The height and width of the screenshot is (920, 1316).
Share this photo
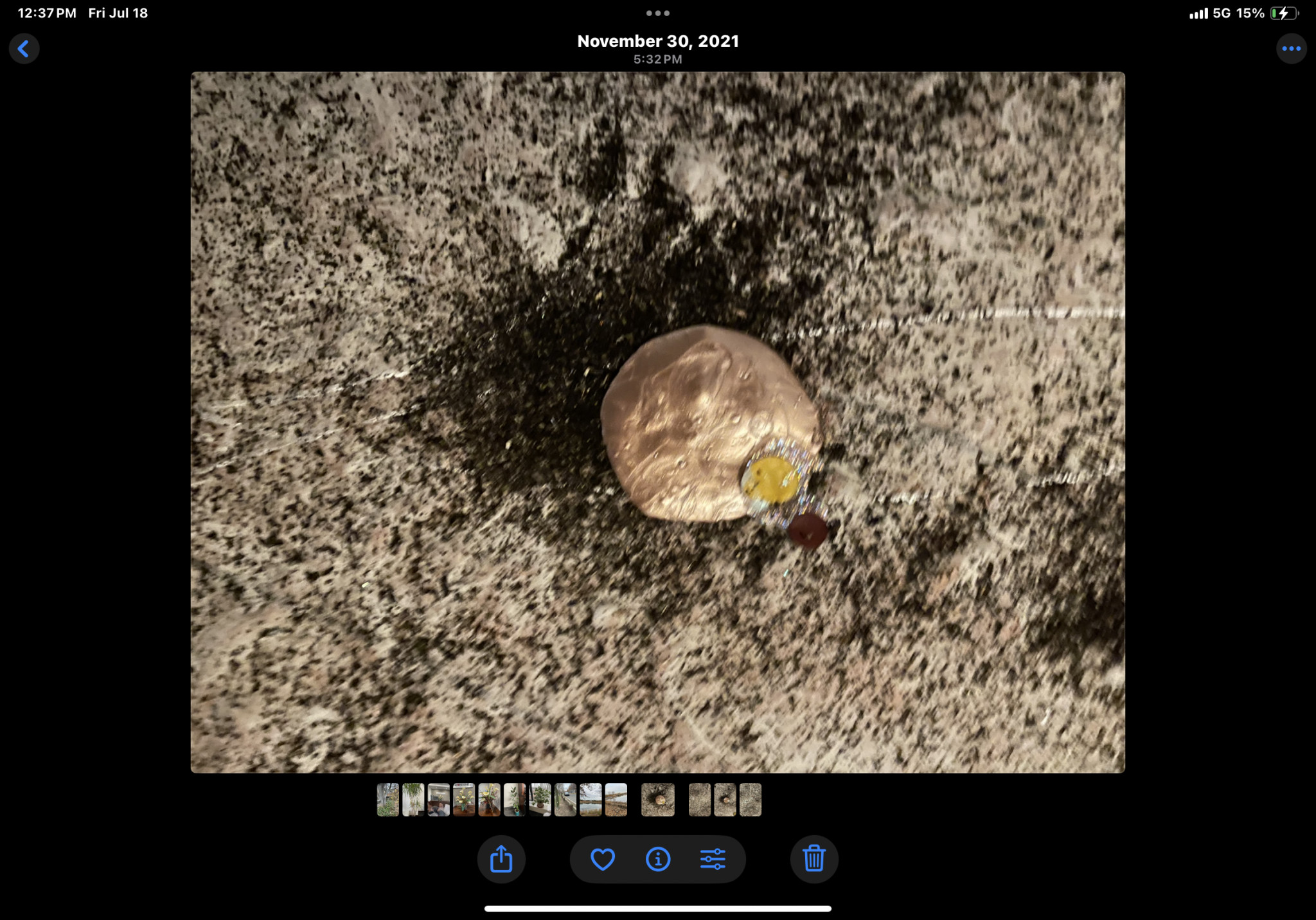501,859
